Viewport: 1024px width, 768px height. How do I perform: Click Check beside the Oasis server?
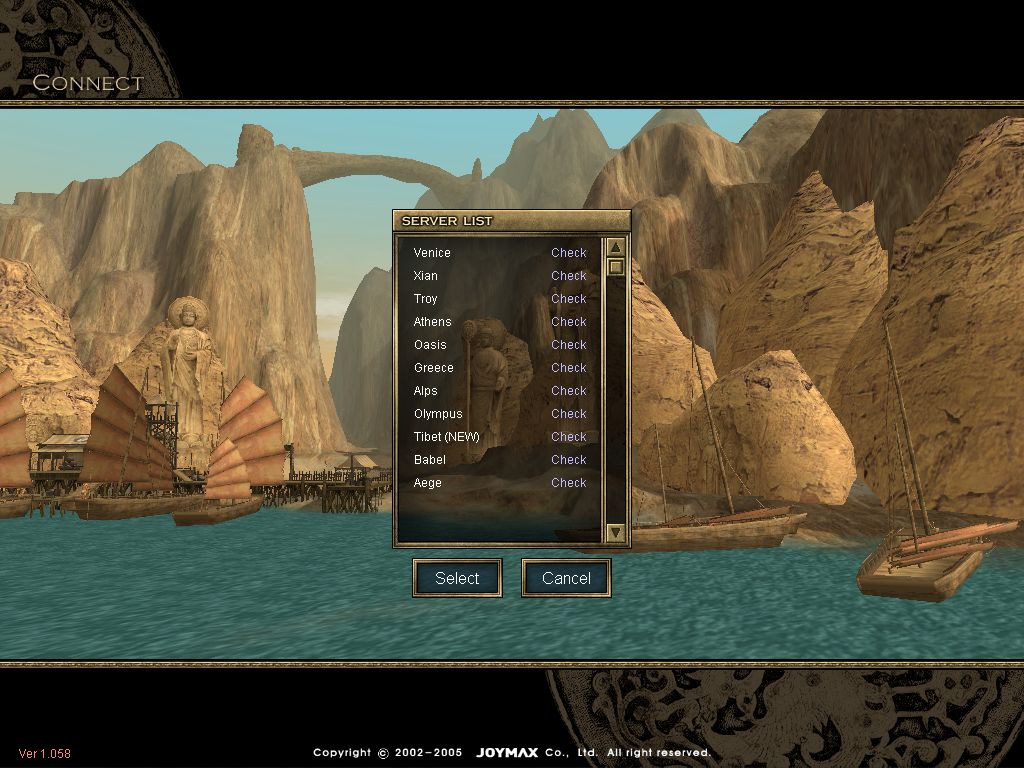[x=569, y=345]
